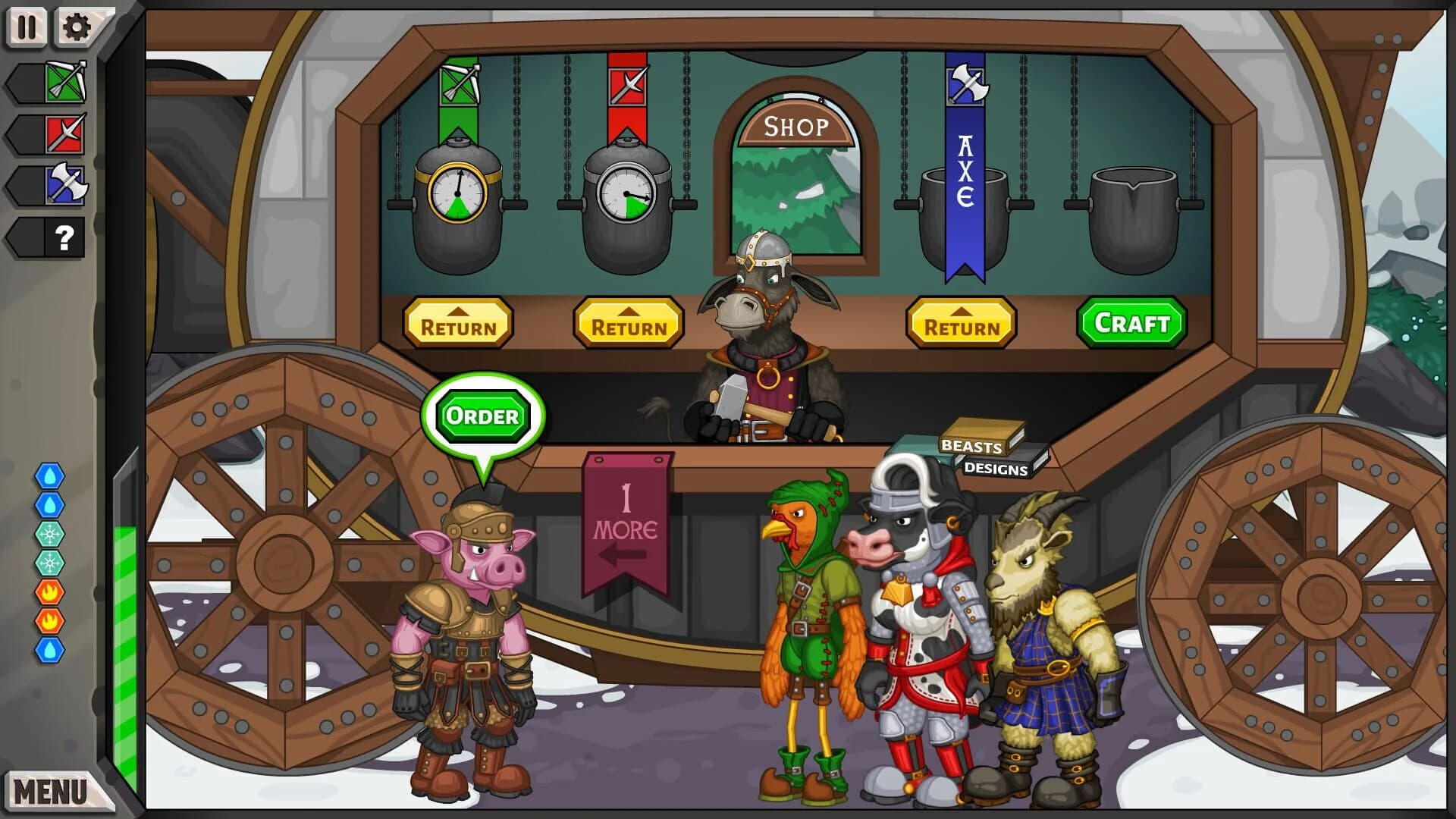Select a teal snowflake resource hexagon

48,533
